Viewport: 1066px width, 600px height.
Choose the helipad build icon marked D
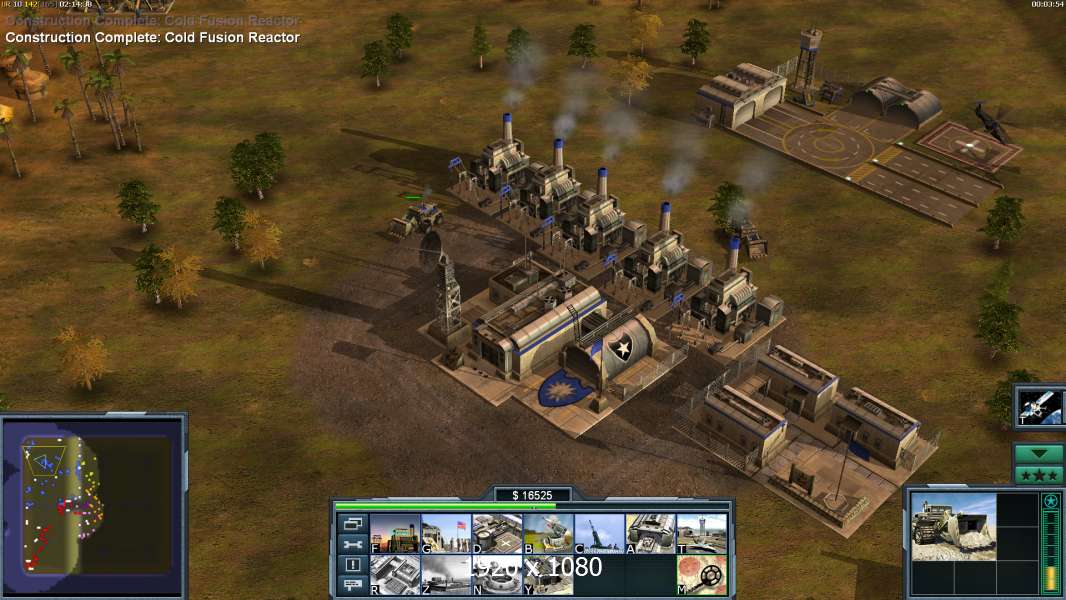click(x=497, y=534)
